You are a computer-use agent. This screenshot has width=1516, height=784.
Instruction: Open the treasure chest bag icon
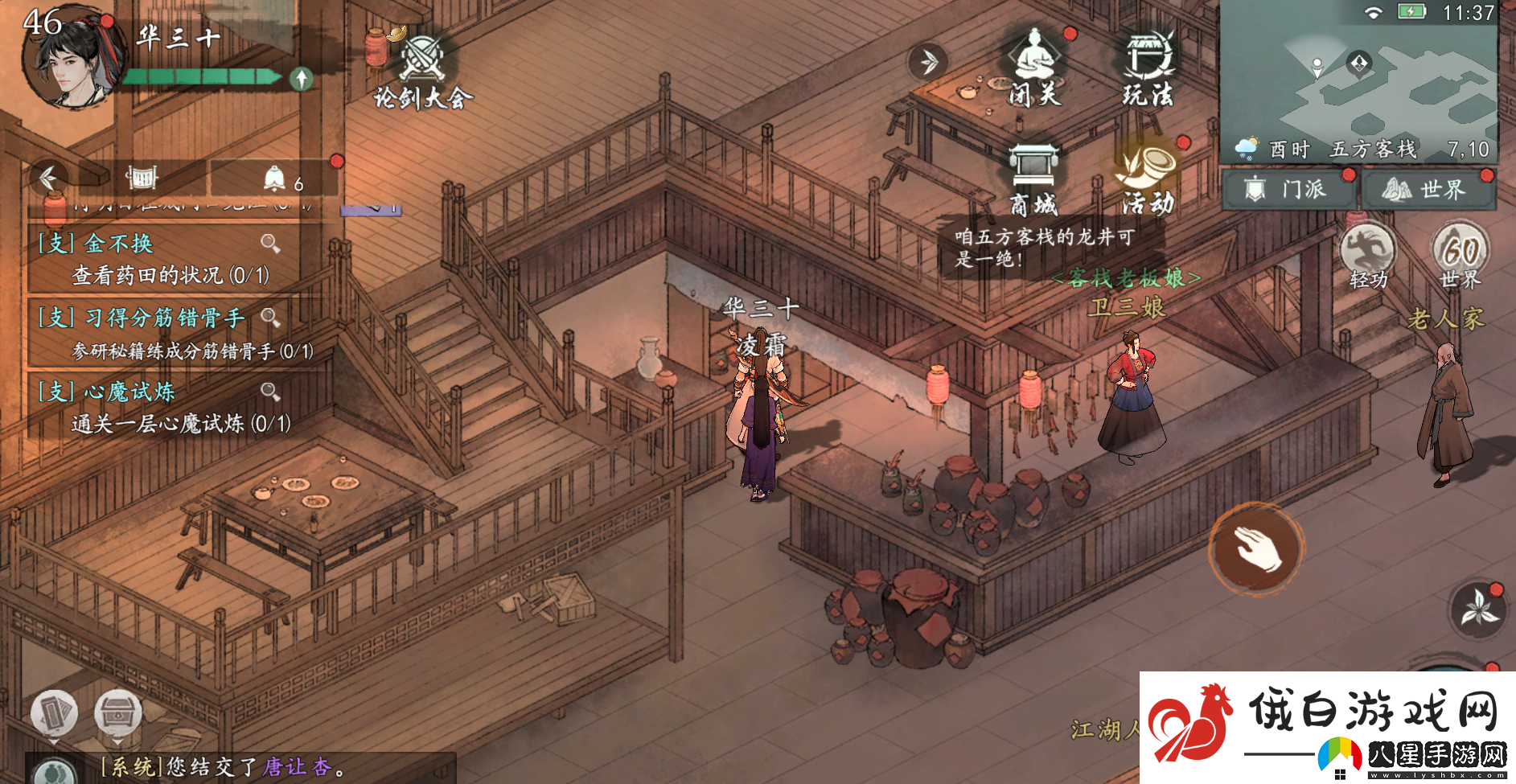118,712
